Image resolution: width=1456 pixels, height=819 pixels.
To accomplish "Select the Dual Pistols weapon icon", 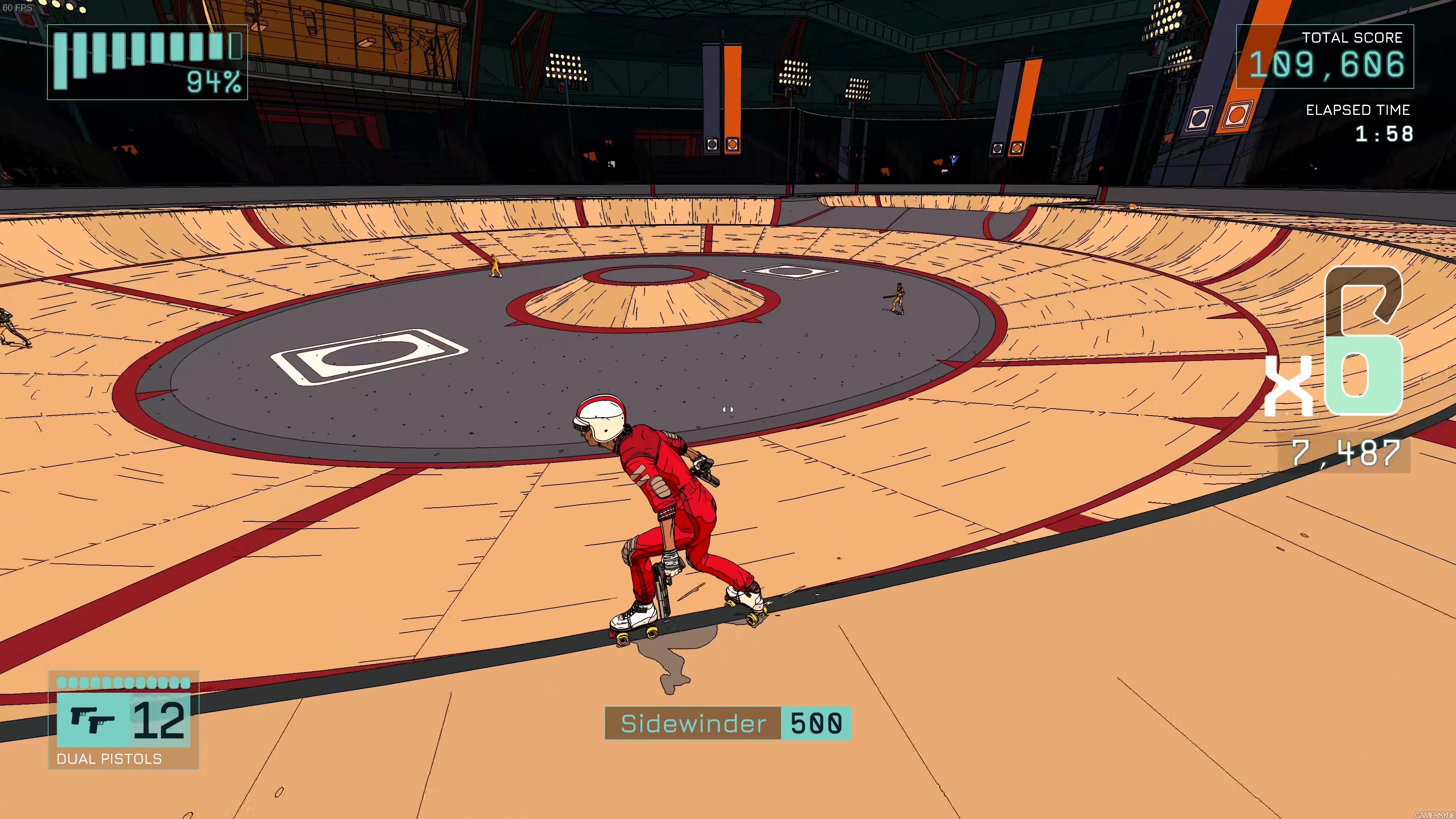I will tap(91, 718).
